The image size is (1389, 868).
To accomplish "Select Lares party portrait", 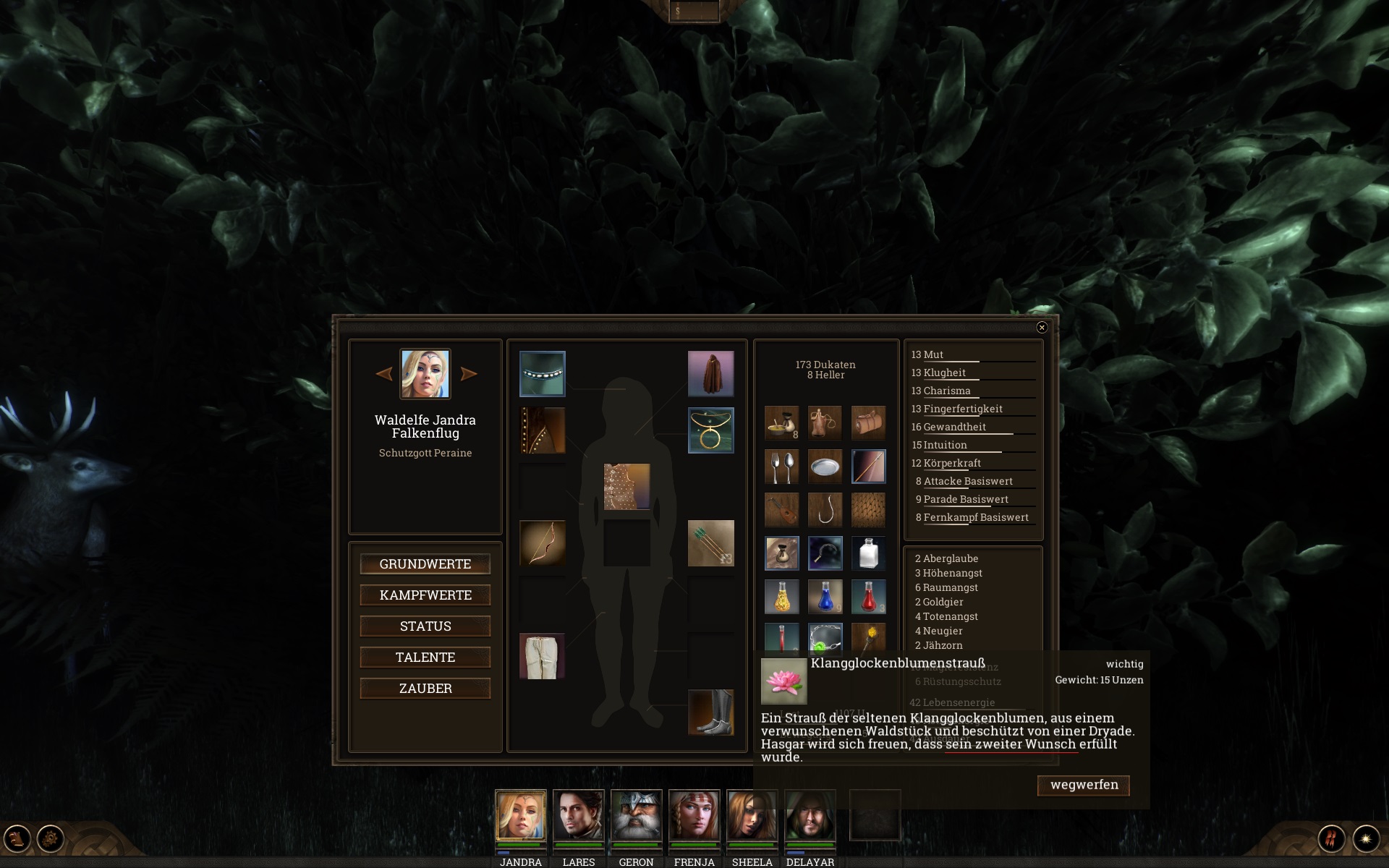I will [578, 815].
